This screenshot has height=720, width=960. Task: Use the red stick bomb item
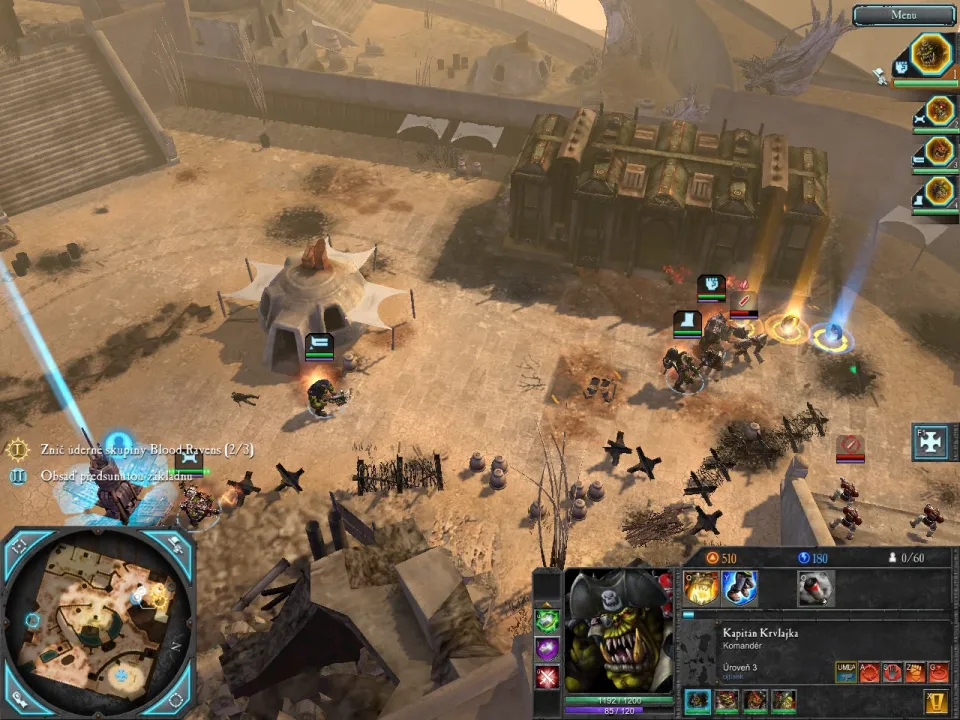point(816,588)
